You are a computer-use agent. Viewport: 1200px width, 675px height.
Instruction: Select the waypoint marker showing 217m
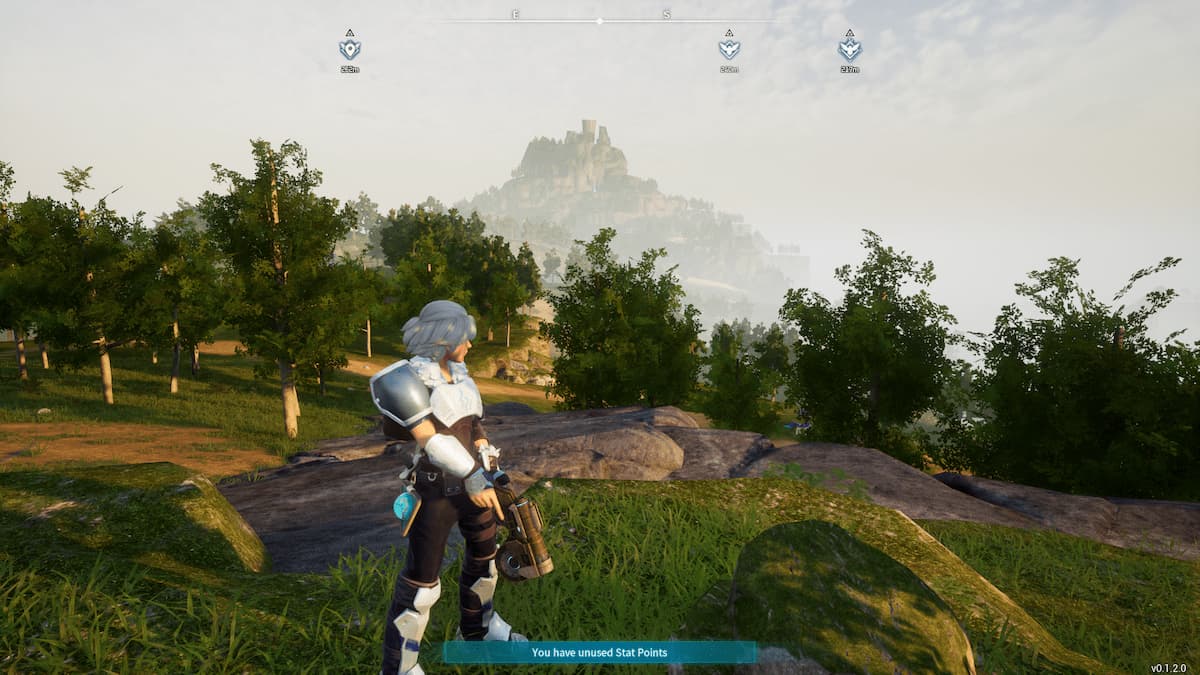[x=849, y=48]
